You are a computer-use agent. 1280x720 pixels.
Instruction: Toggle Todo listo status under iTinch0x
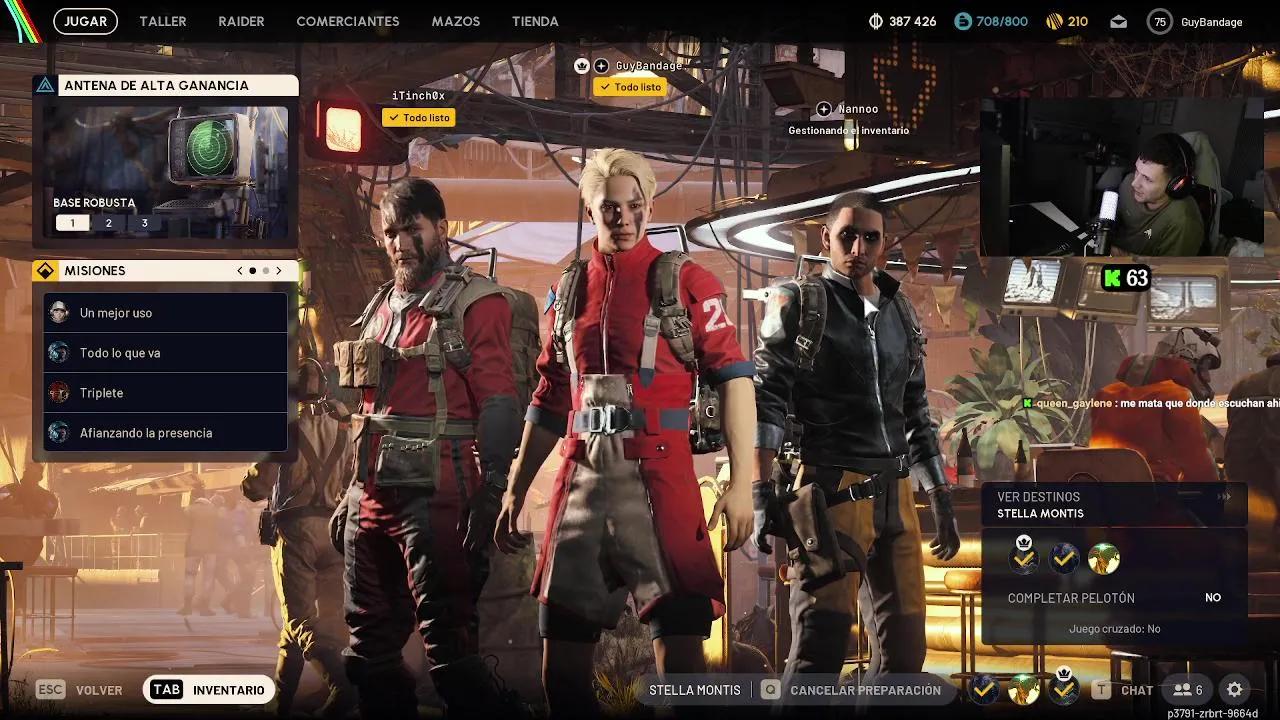(418, 117)
